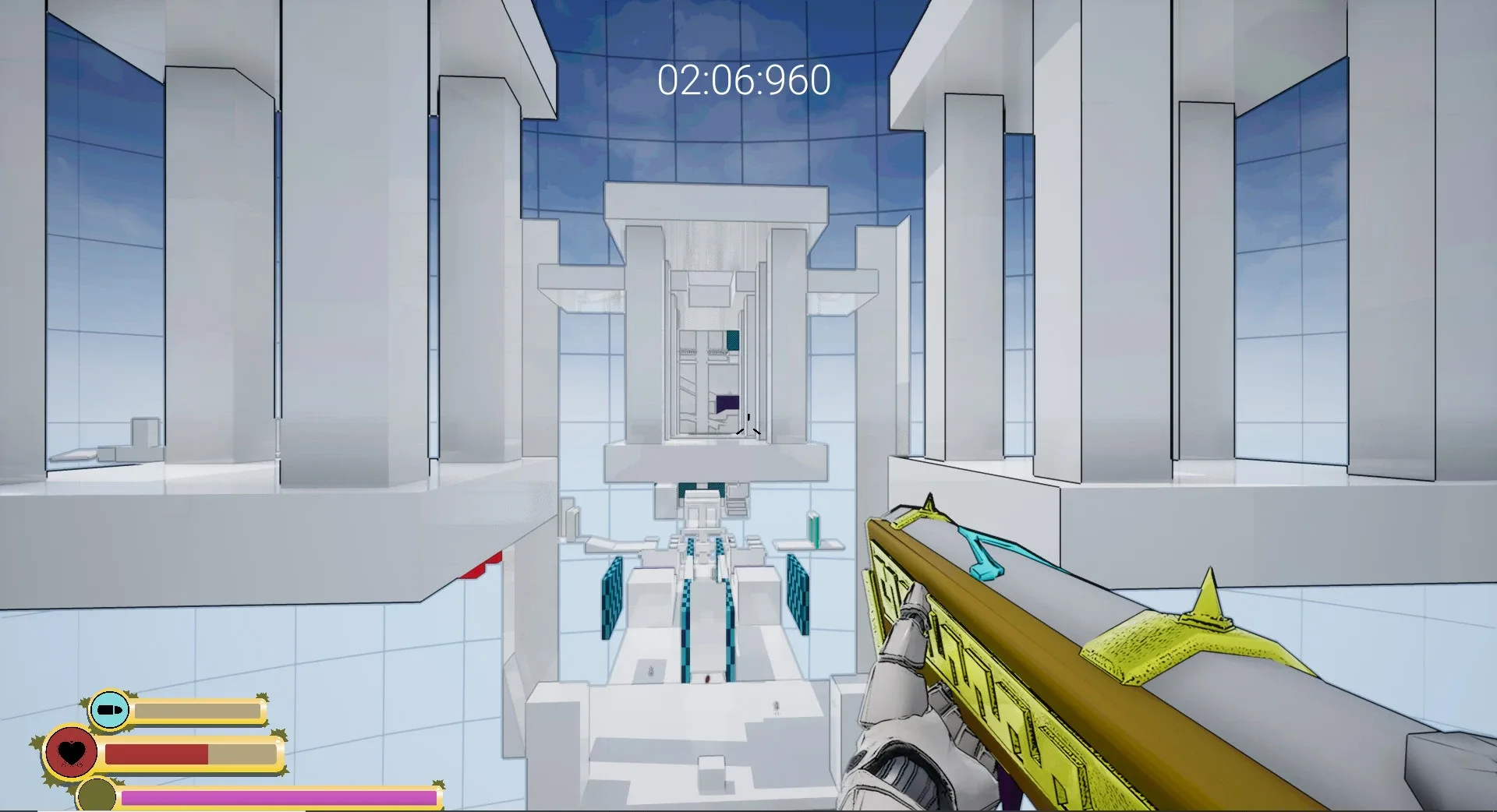Click the timer reading 02:06:960
Screen dimensions: 1497x812
tap(745, 78)
